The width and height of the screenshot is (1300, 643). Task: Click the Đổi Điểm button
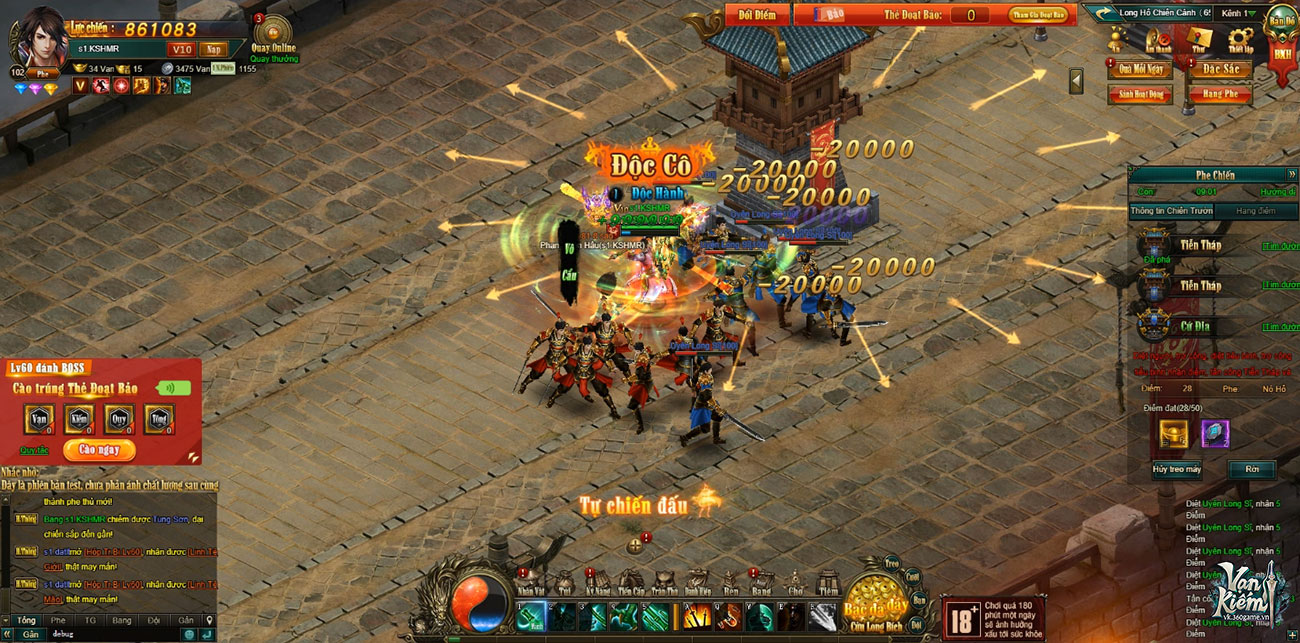(757, 15)
